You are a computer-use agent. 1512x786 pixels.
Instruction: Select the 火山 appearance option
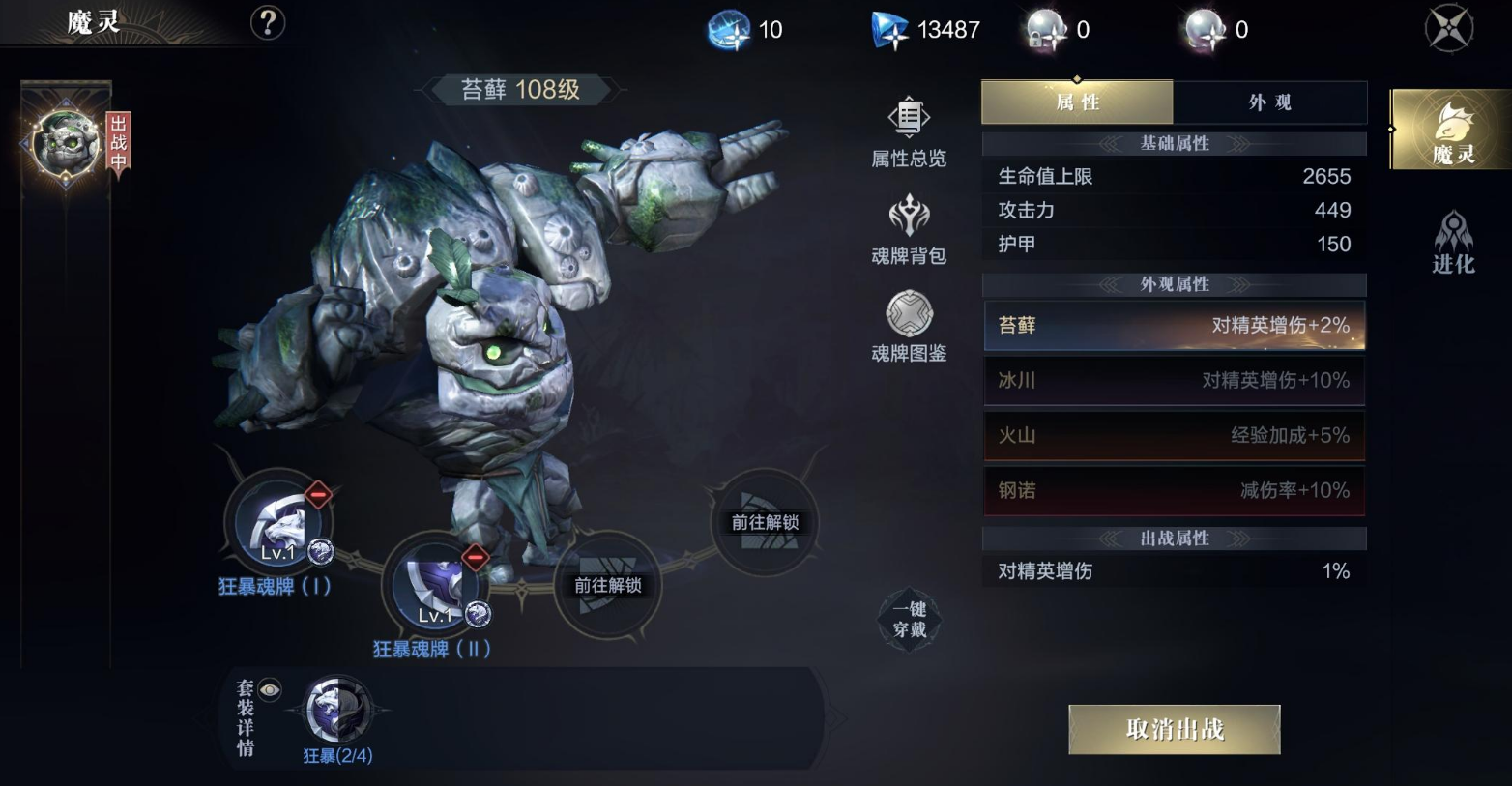(x=1173, y=436)
